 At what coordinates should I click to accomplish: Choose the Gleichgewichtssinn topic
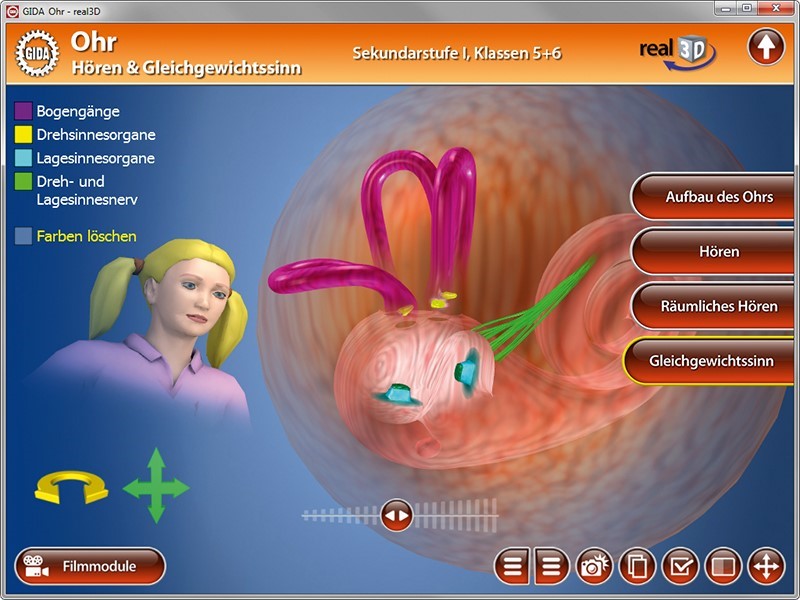click(x=711, y=361)
